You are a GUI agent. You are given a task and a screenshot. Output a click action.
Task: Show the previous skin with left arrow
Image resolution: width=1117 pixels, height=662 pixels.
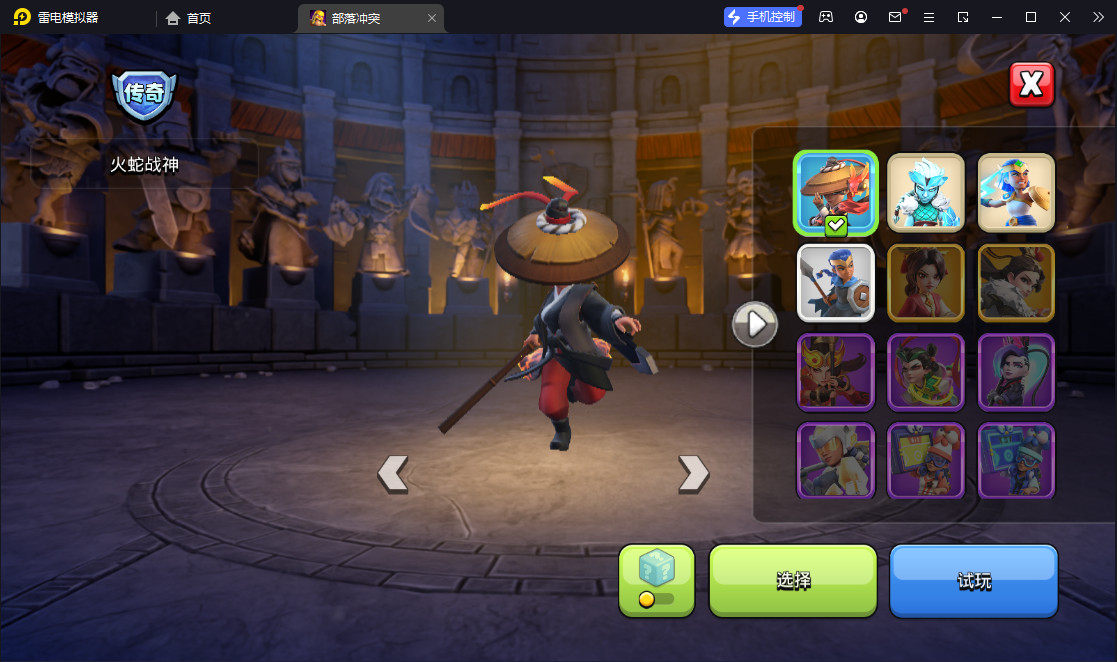point(393,473)
